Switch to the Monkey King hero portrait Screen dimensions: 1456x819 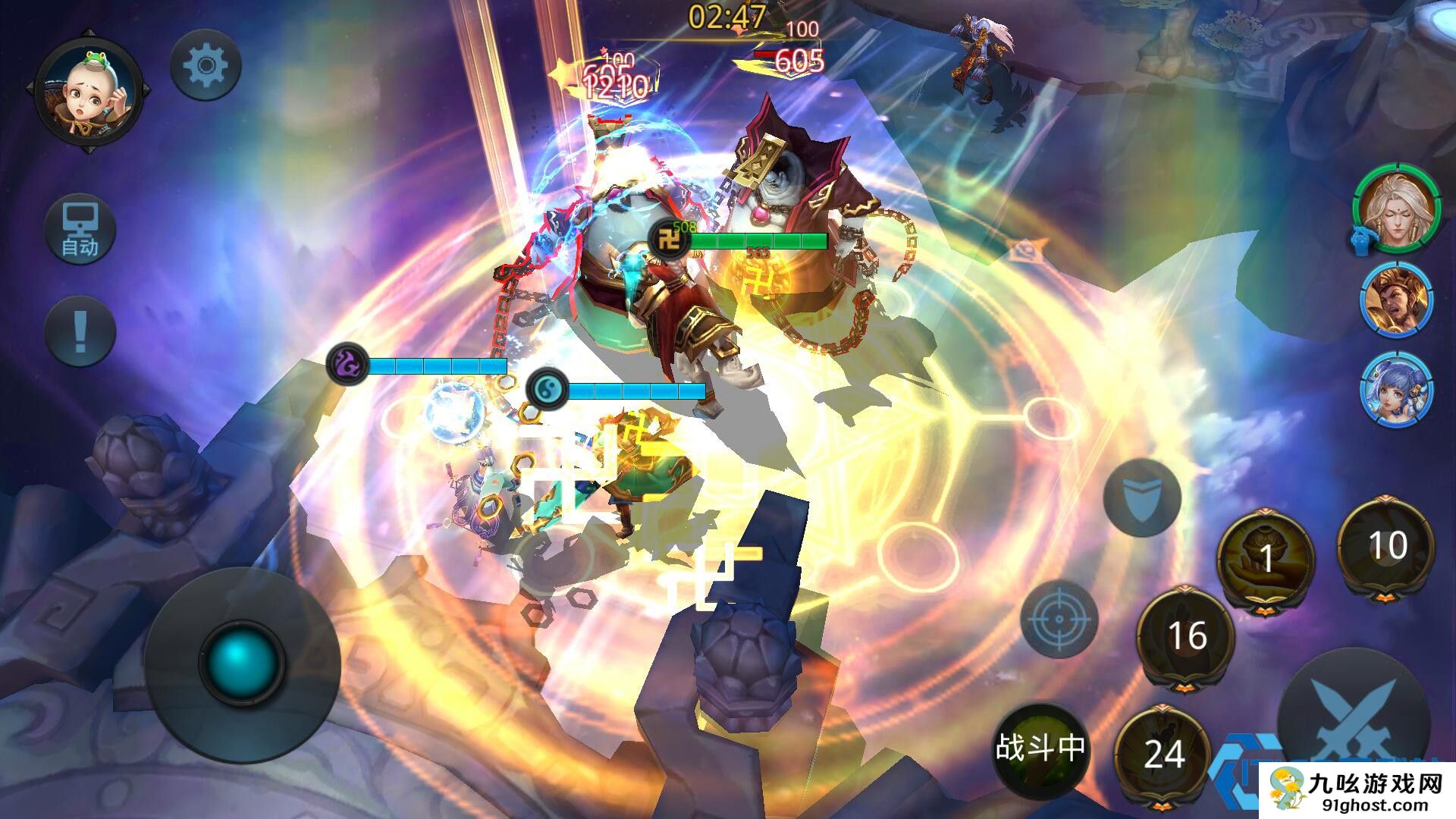pyautogui.click(x=1397, y=302)
